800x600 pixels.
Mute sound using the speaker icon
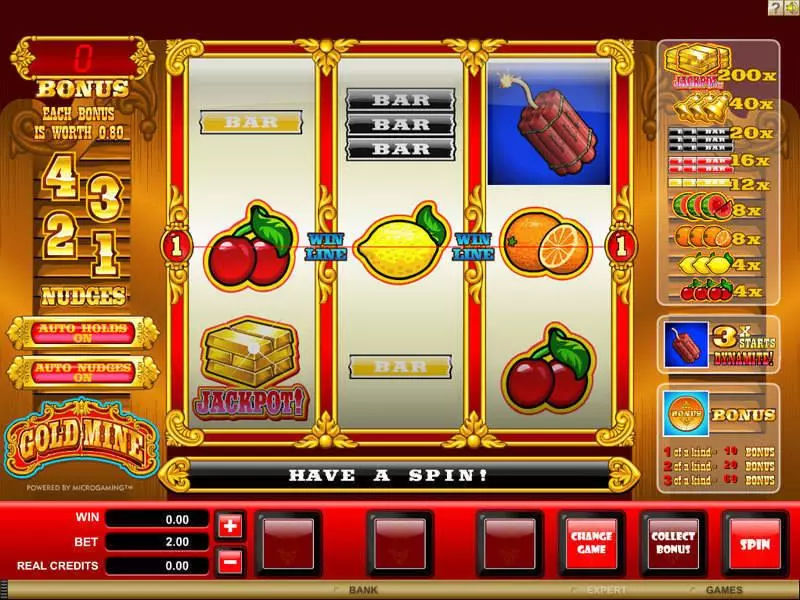tap(790, 7)
